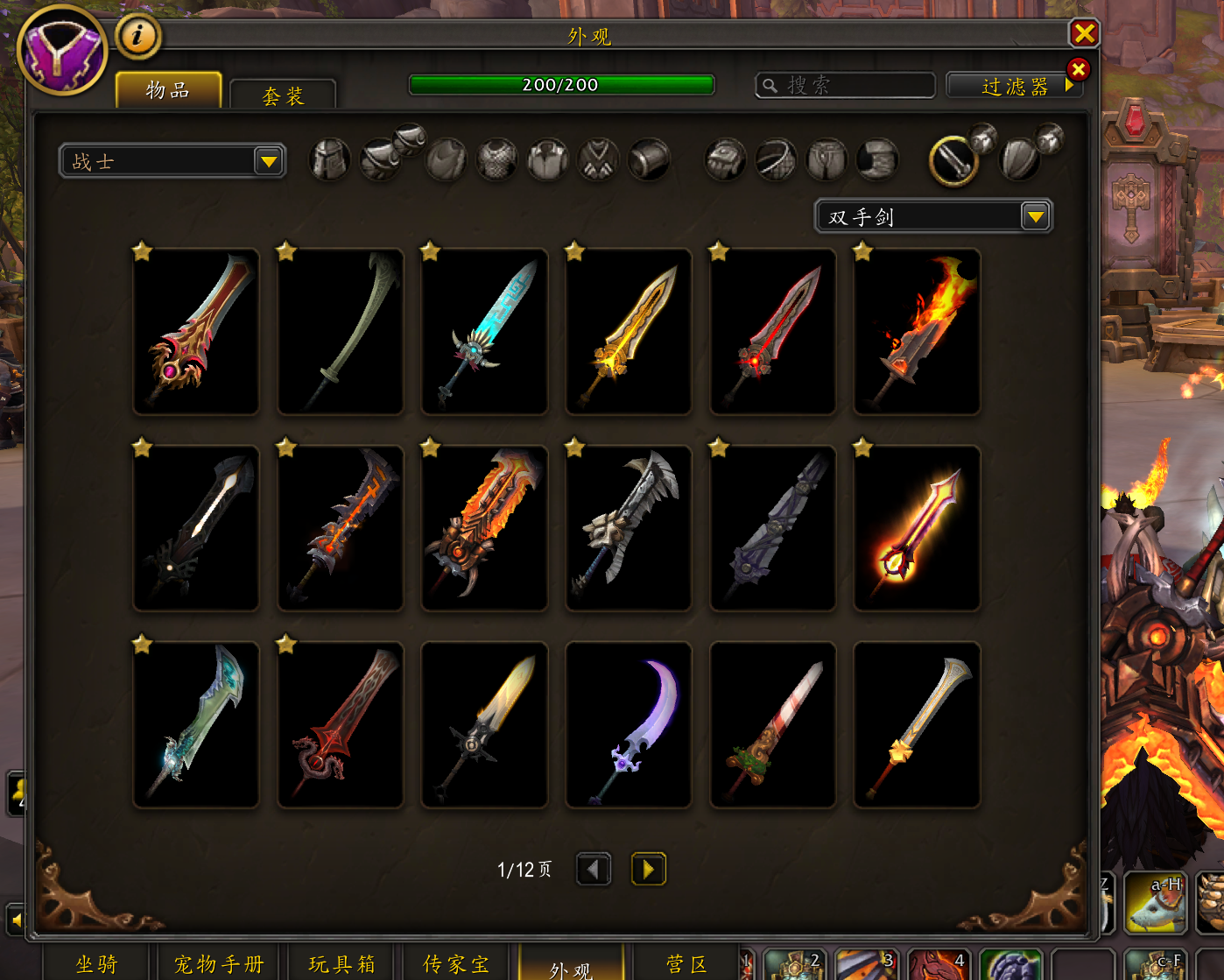
Task: Open the 双手剑 weapon type dropdown
Action: click(1035, 216)
